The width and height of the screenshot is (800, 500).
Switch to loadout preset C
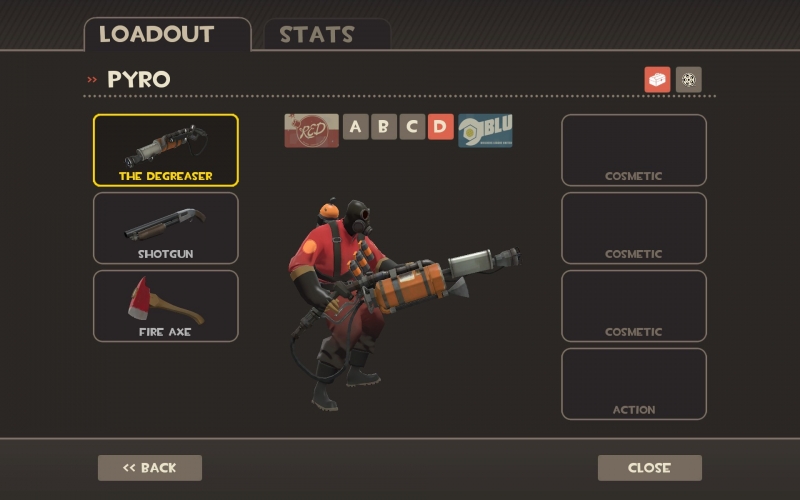[x=412, y=127]
